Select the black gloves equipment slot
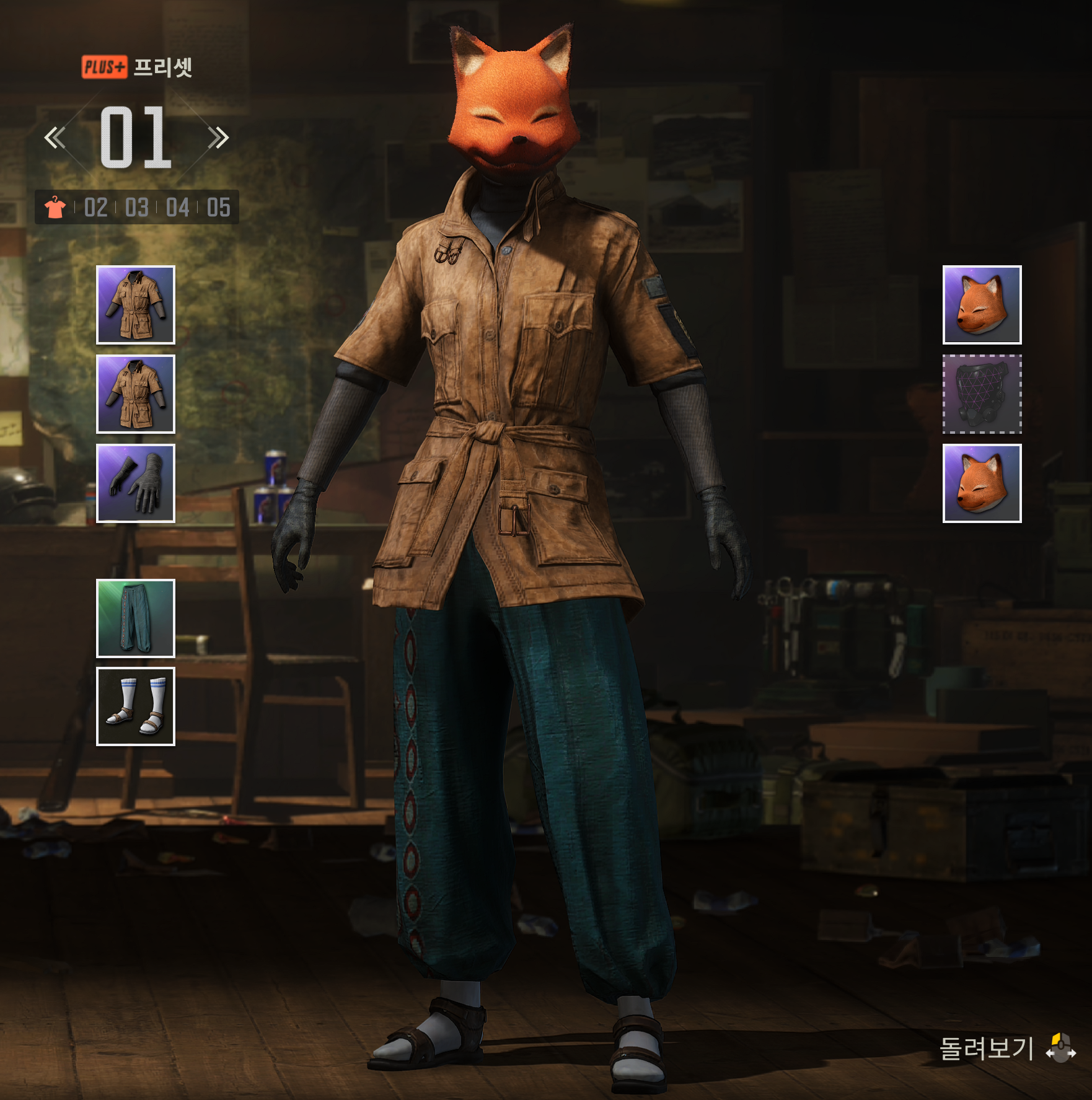 [x=136, y=483]
